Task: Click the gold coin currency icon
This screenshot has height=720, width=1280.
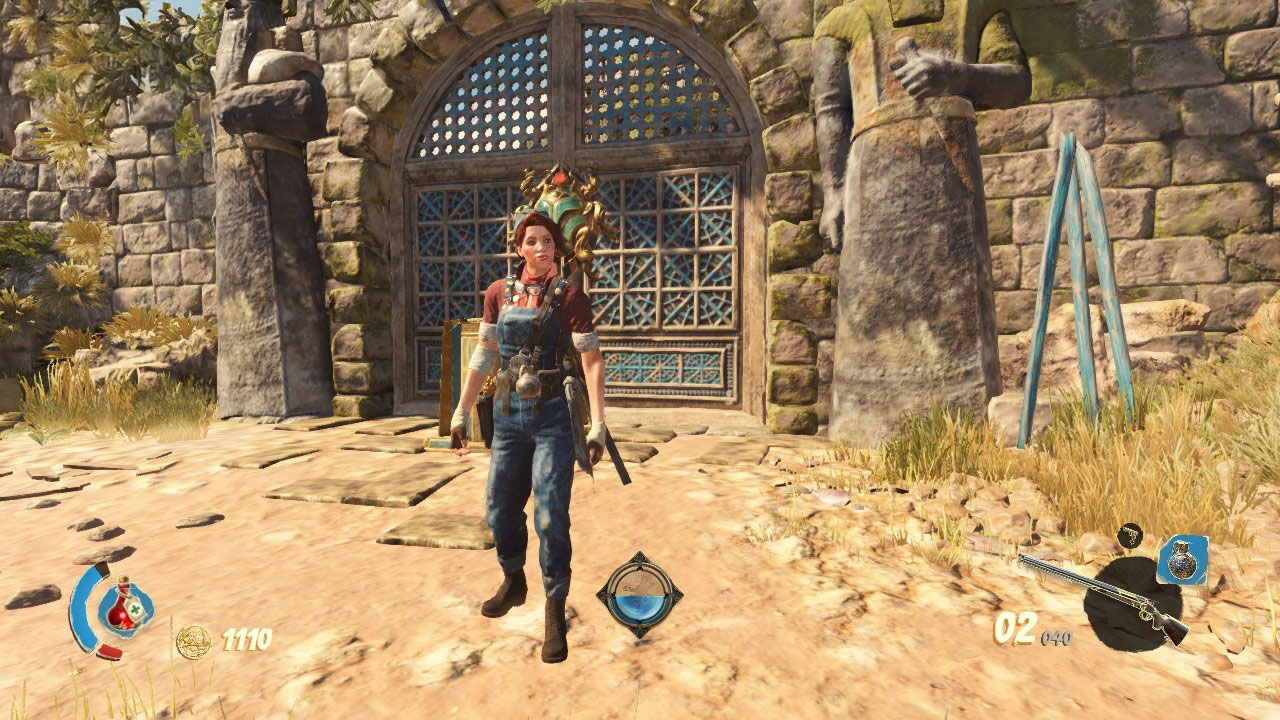Action: point(193,641)
